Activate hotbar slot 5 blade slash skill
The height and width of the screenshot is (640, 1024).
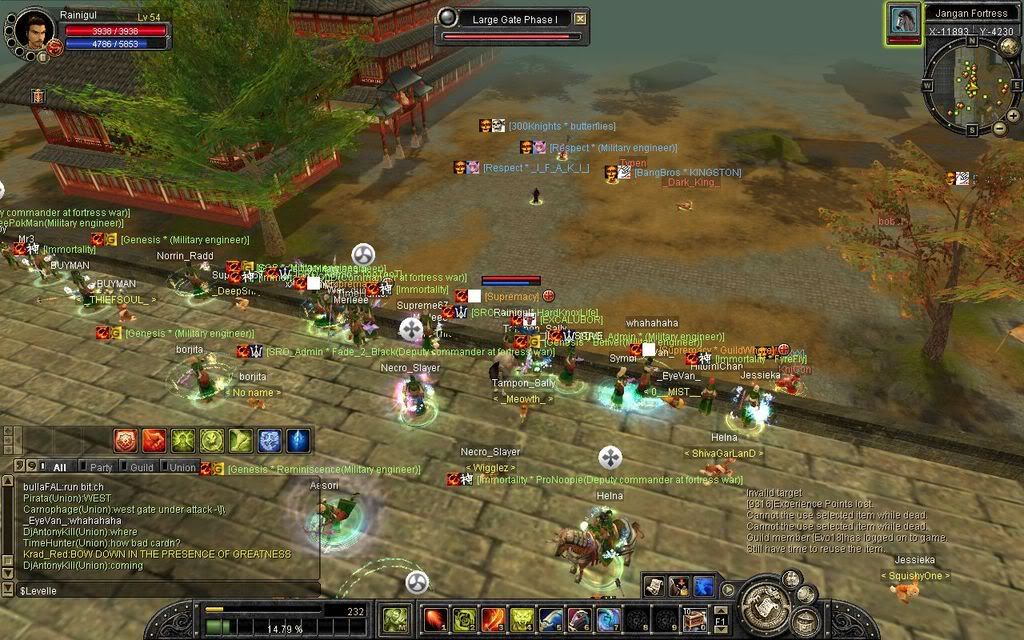(x=551, y=620)
